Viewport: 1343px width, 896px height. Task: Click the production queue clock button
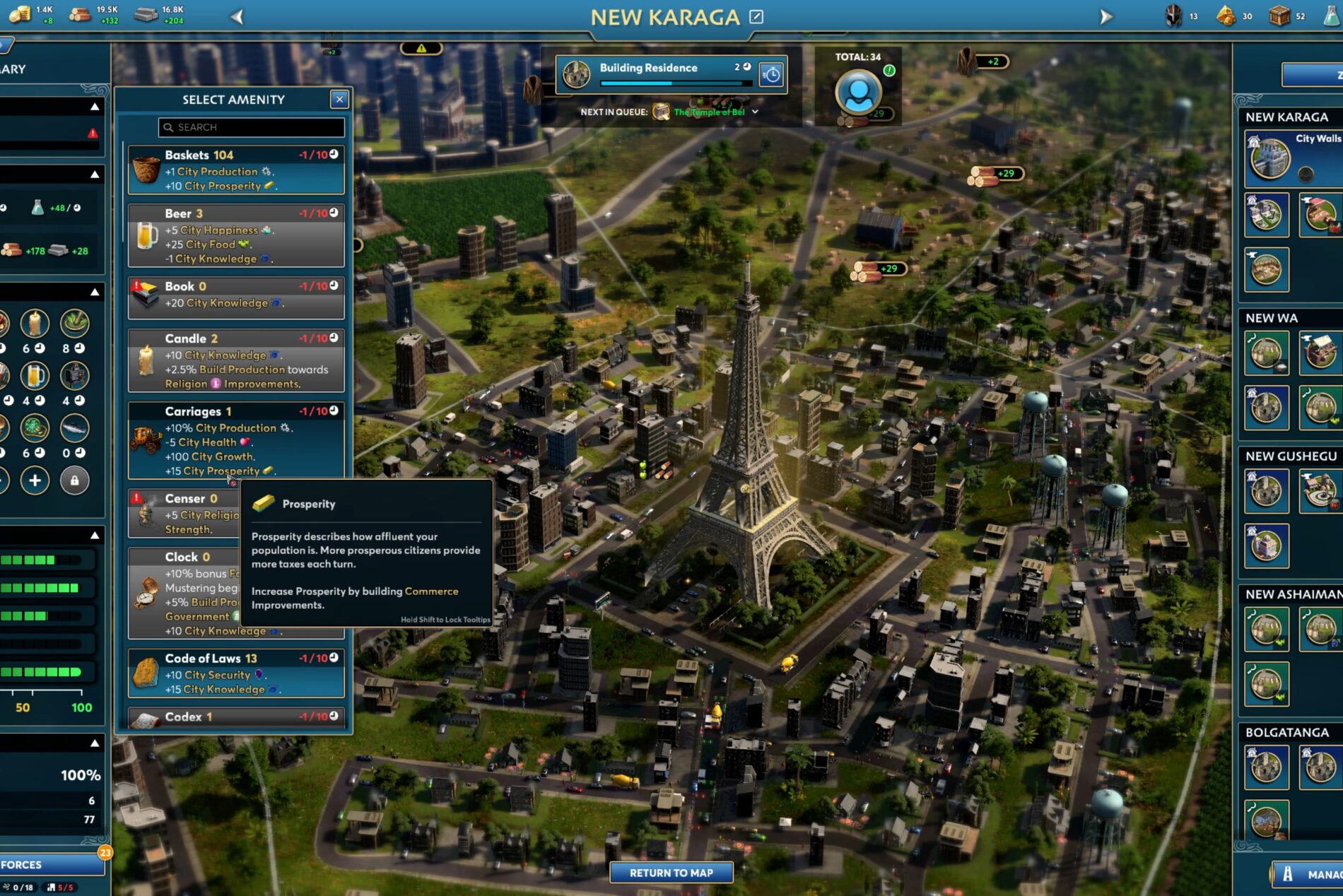point(771,74)
